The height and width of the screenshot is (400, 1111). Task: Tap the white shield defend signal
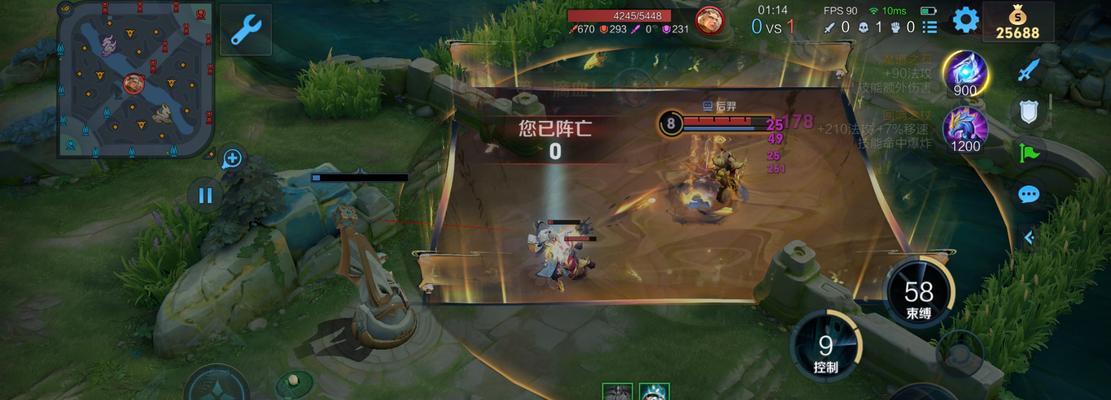point(1029,111)
